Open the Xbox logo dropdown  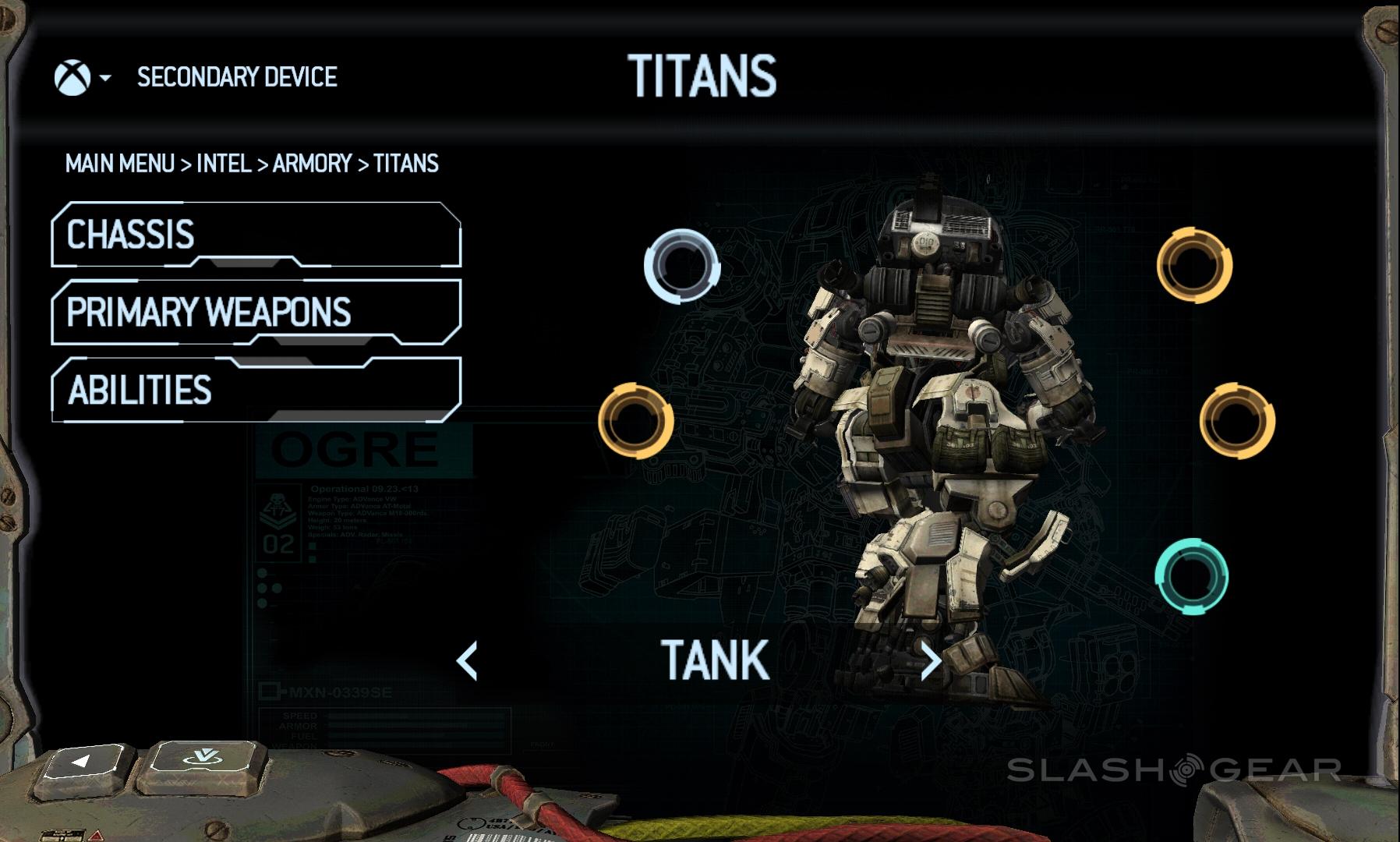coord(82,78)
